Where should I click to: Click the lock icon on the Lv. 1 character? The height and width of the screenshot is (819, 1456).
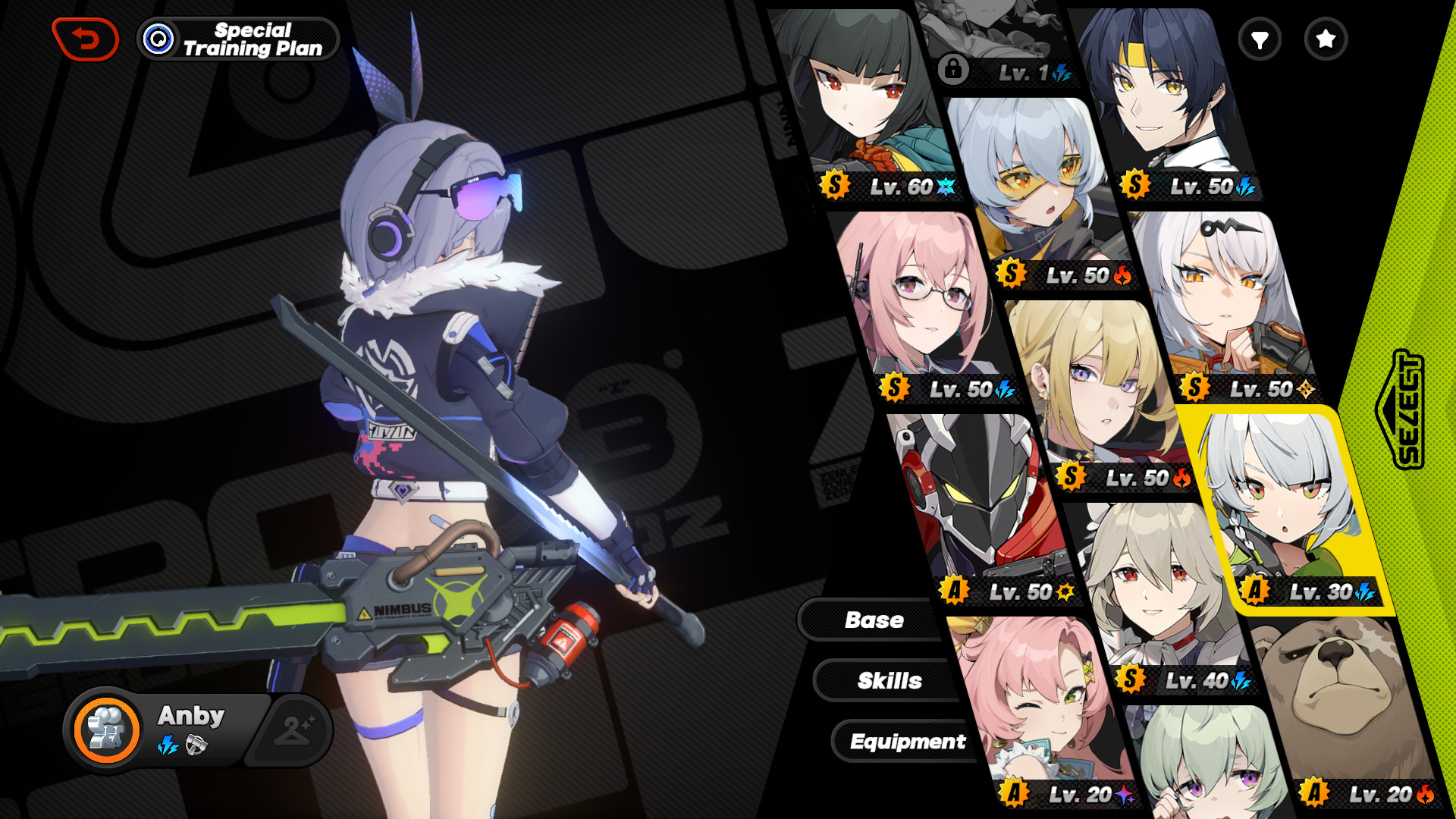(955, 69)
